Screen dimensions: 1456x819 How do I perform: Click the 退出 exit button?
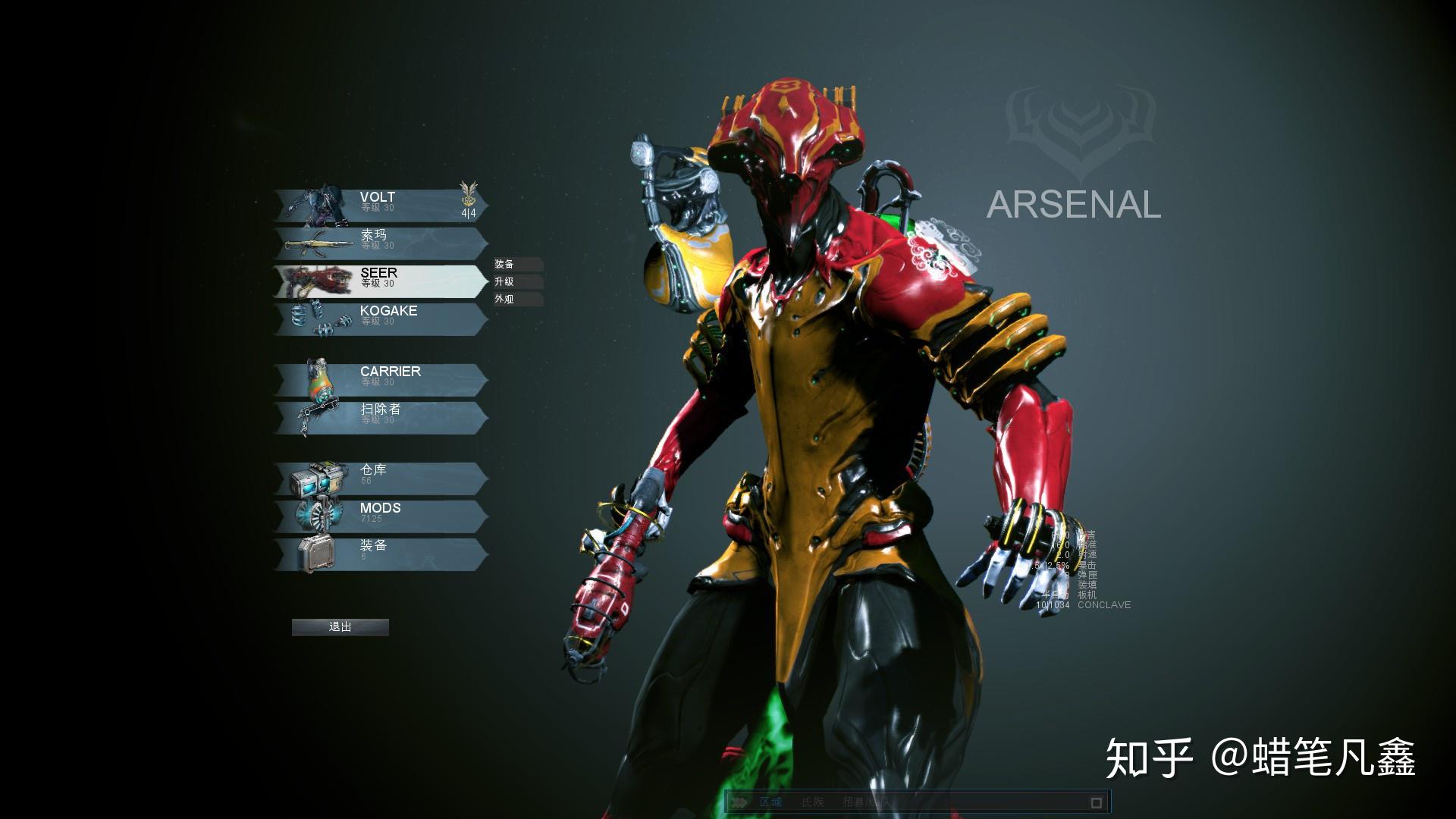[x=340, y=627]
